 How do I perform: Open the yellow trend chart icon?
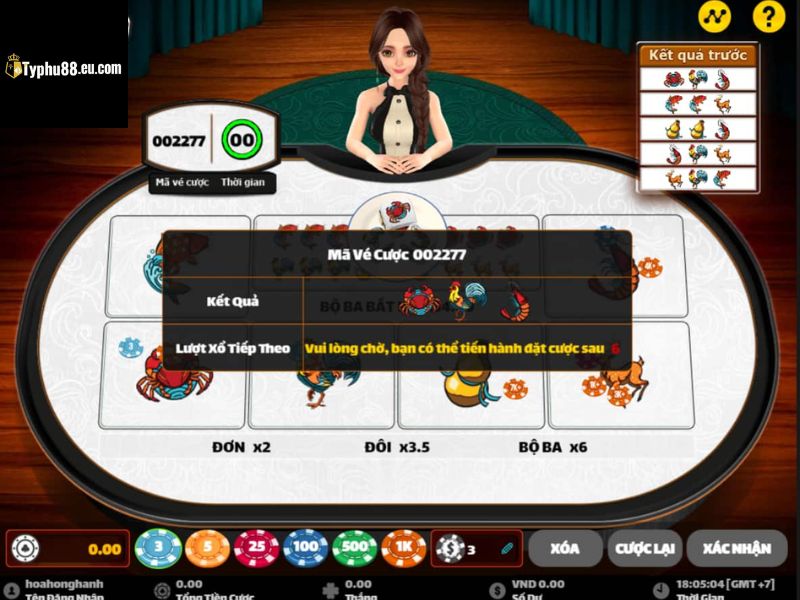click(714, 17)
